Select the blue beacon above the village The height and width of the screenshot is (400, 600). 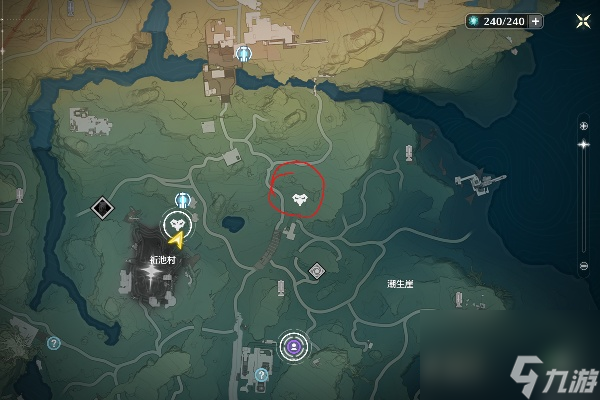click(x=183, y=200)
